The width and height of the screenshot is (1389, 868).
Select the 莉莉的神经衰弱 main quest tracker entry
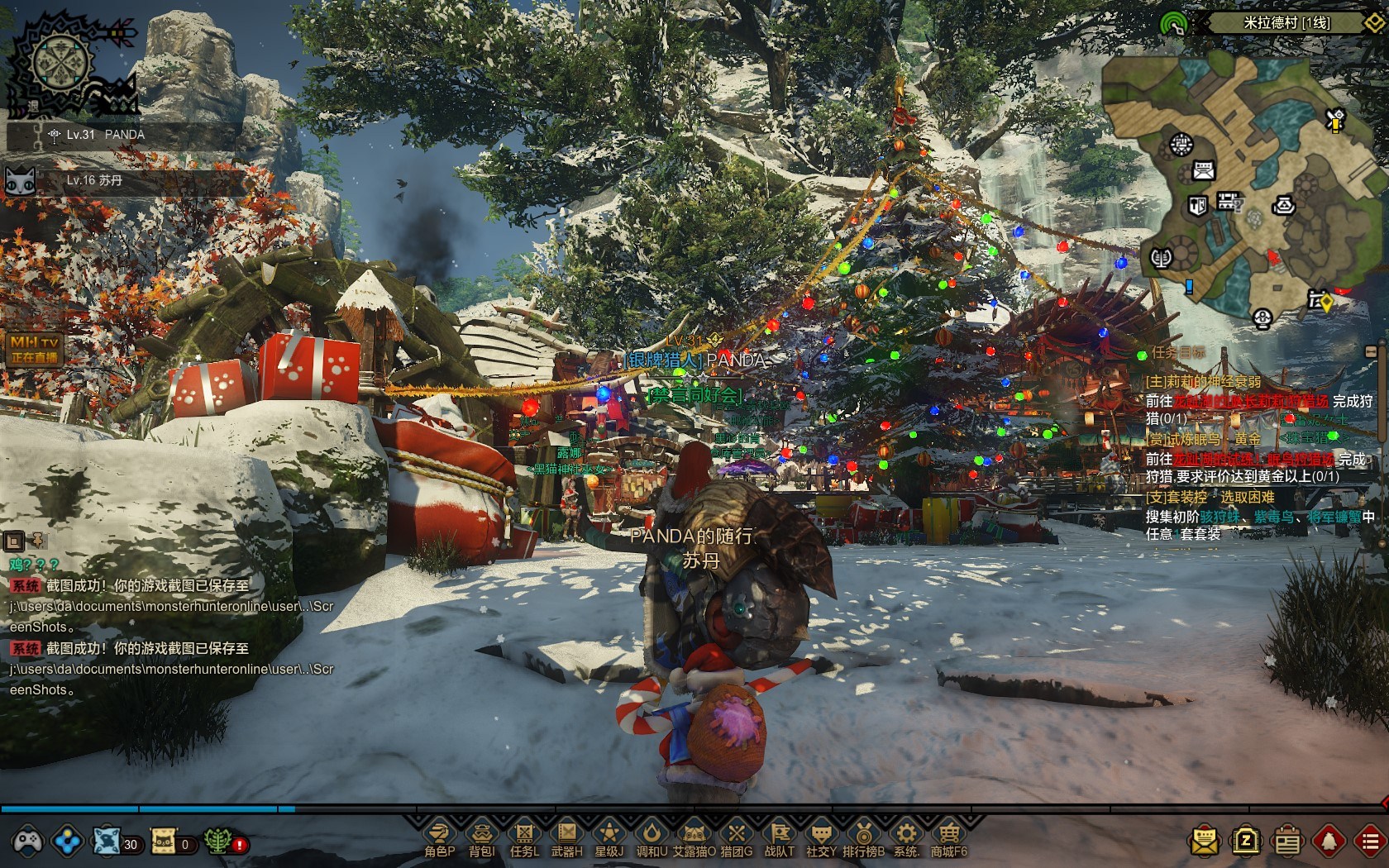click(1203, 382)
